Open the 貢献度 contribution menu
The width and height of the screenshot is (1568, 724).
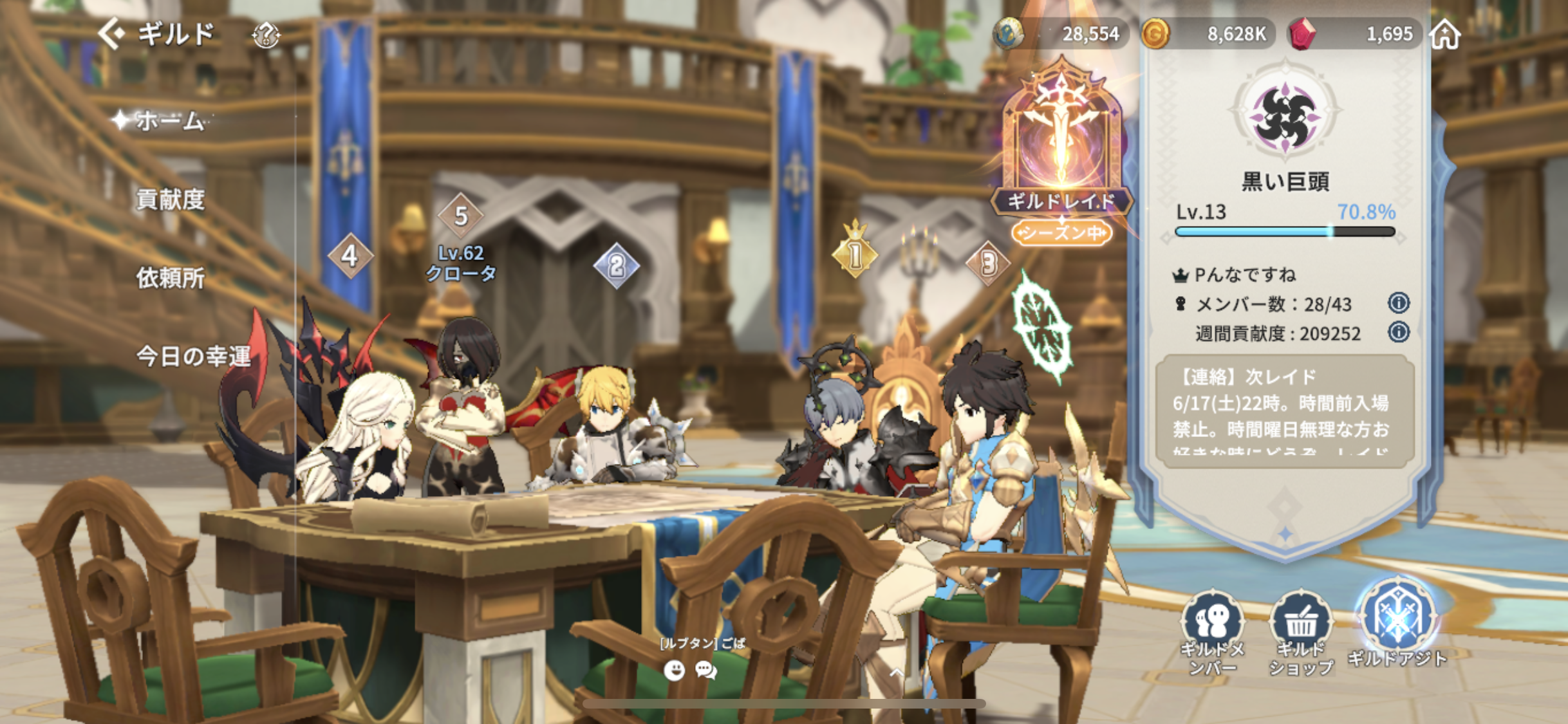pyautogui.click(x=170, y=200)
